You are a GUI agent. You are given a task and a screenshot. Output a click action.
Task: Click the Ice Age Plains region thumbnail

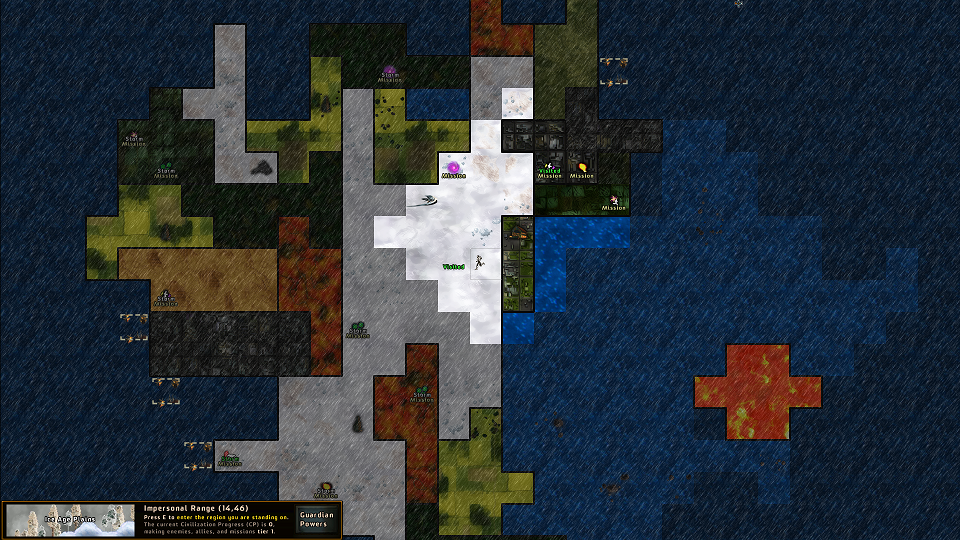tap(70, 520)
